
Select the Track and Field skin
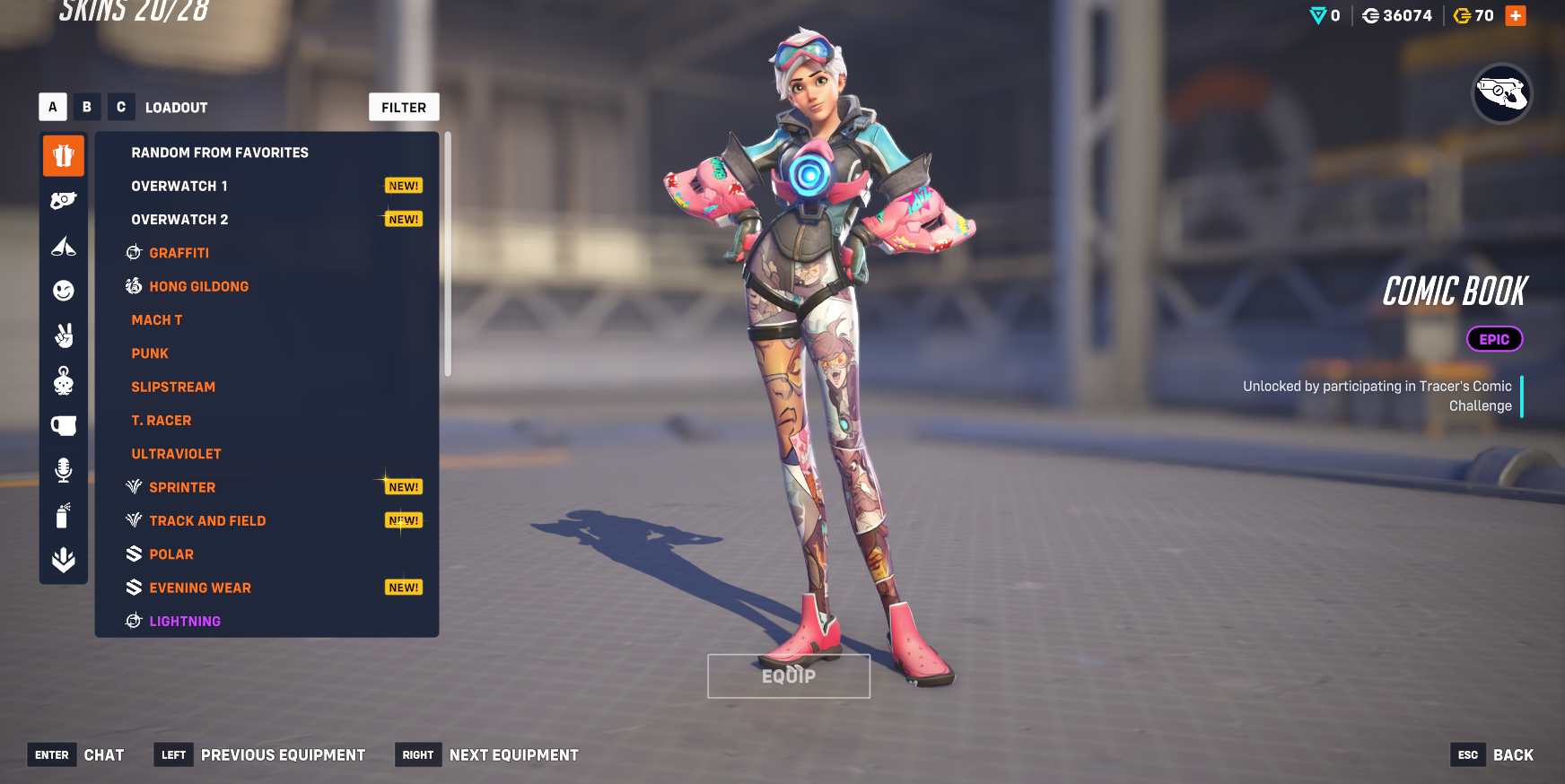tap(207, 521)
